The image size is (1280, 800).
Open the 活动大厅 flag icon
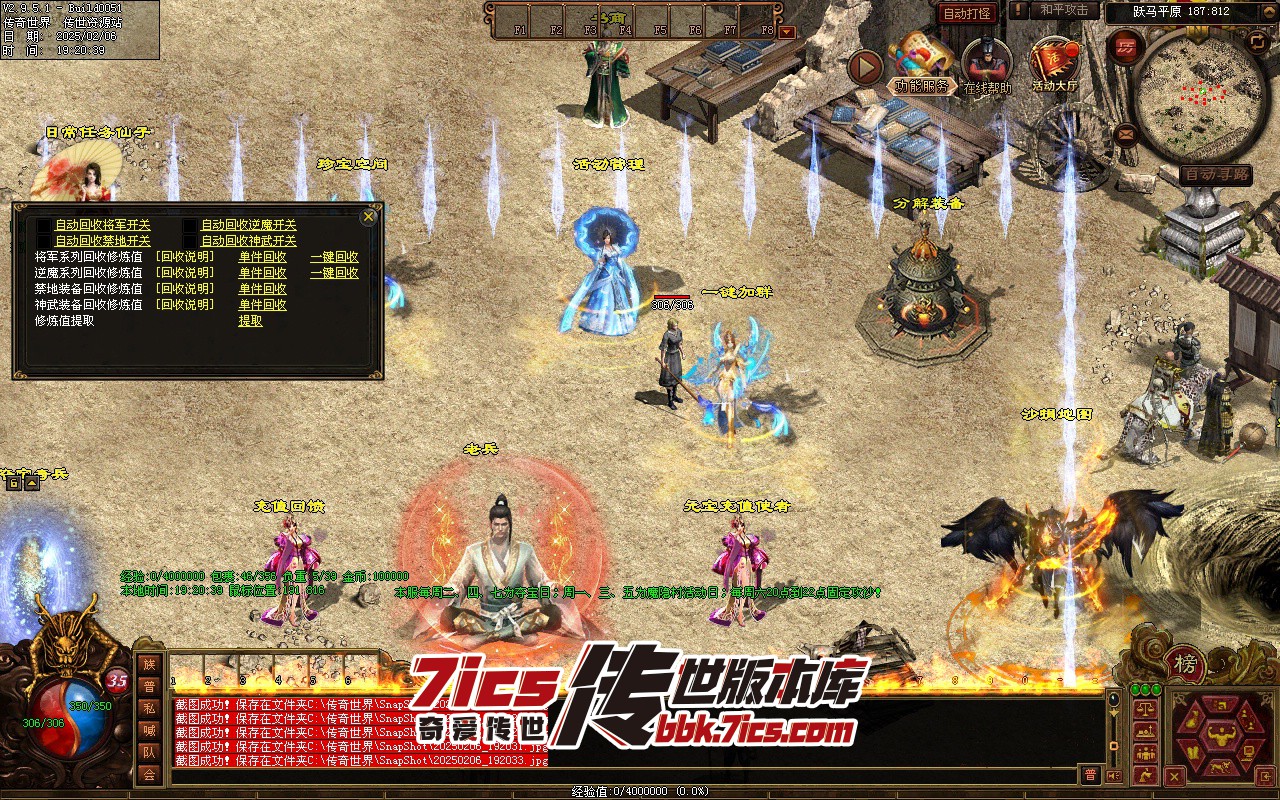coord(1055,60)
